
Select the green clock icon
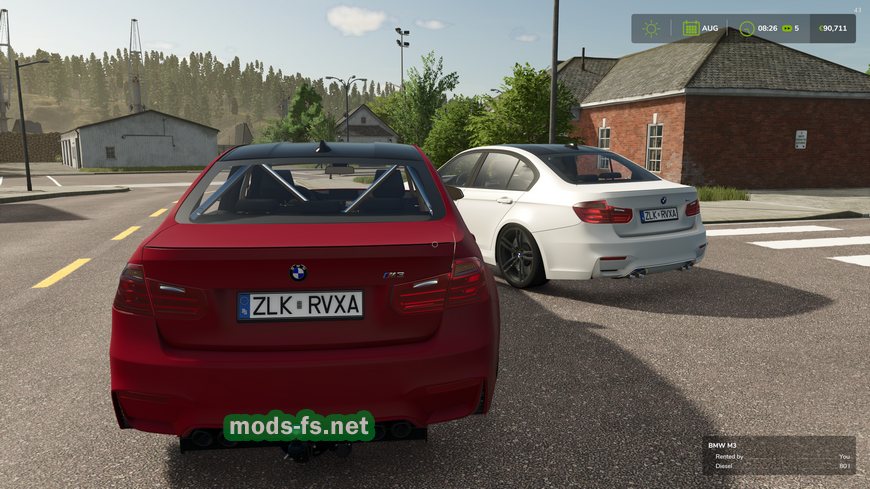pos(747,28)
